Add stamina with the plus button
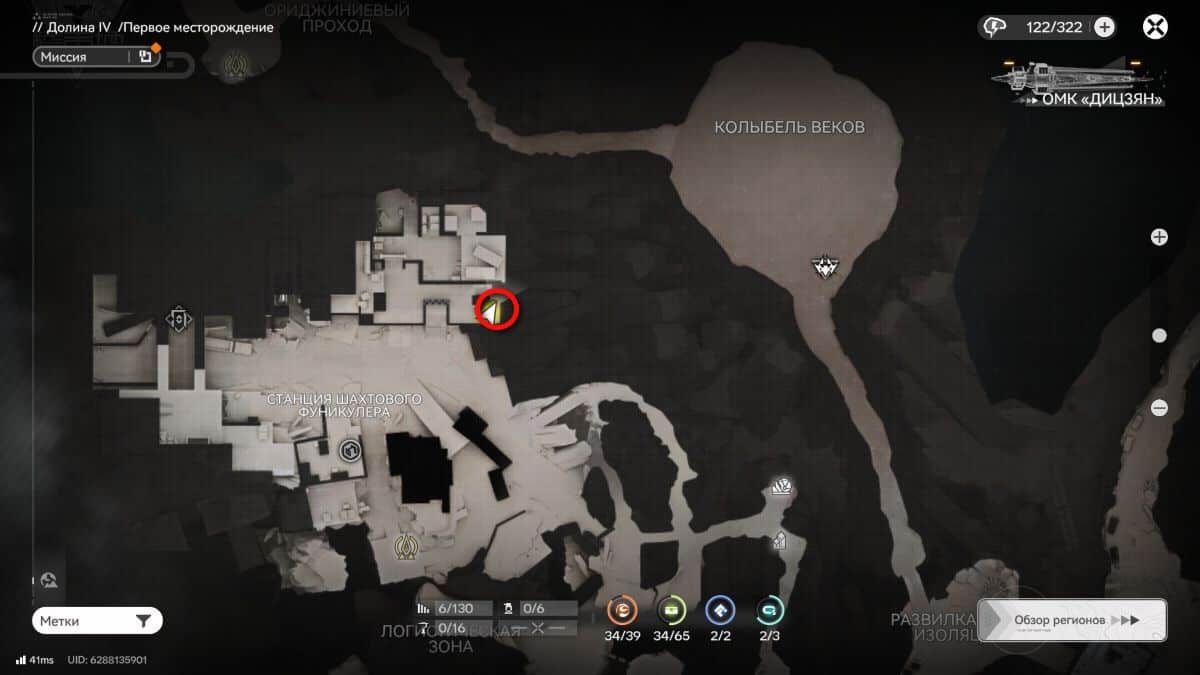The height and width of the screenshot is (675, 1200). 1104,27
